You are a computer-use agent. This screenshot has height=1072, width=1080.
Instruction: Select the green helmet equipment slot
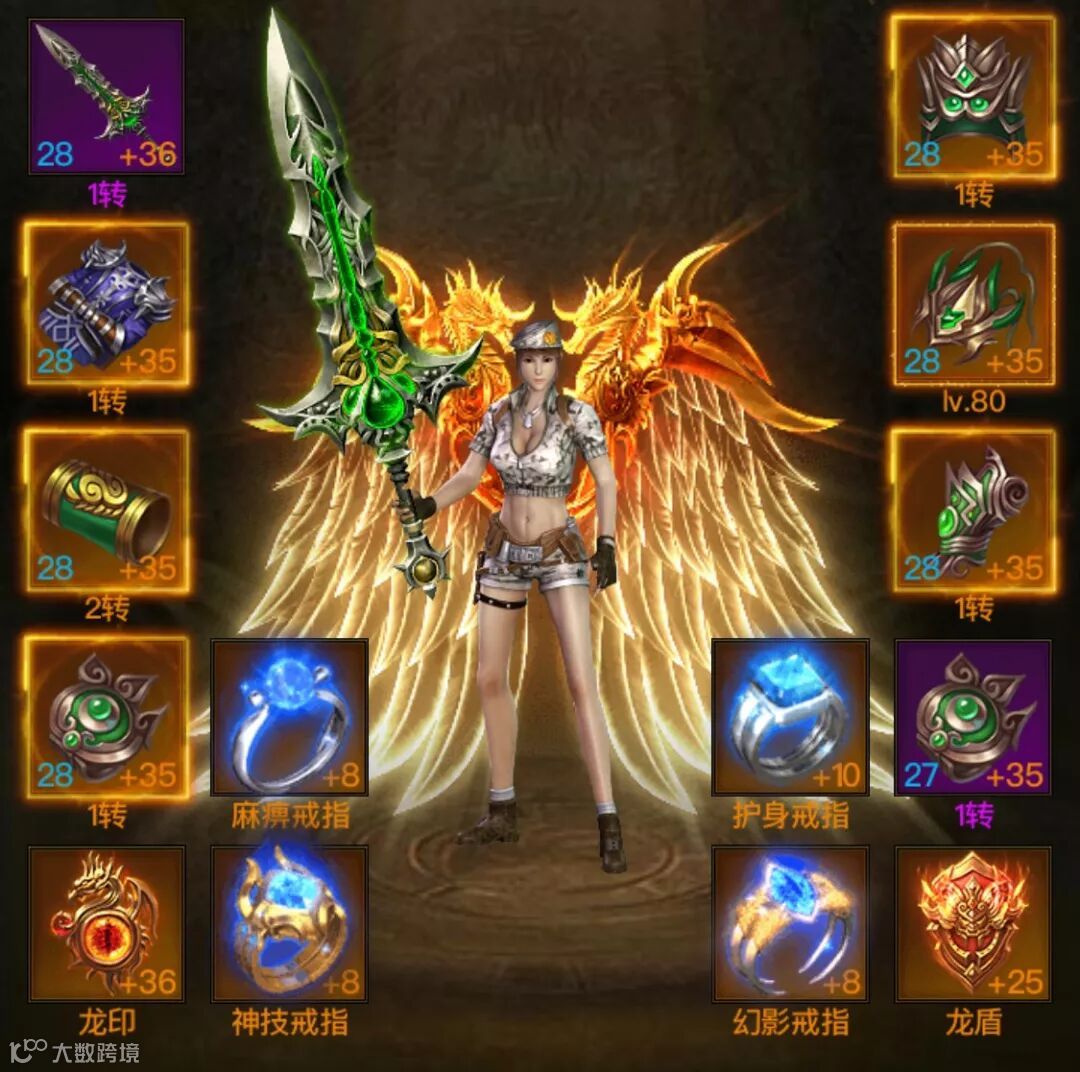pyautogui.click(x=973, y=97)
